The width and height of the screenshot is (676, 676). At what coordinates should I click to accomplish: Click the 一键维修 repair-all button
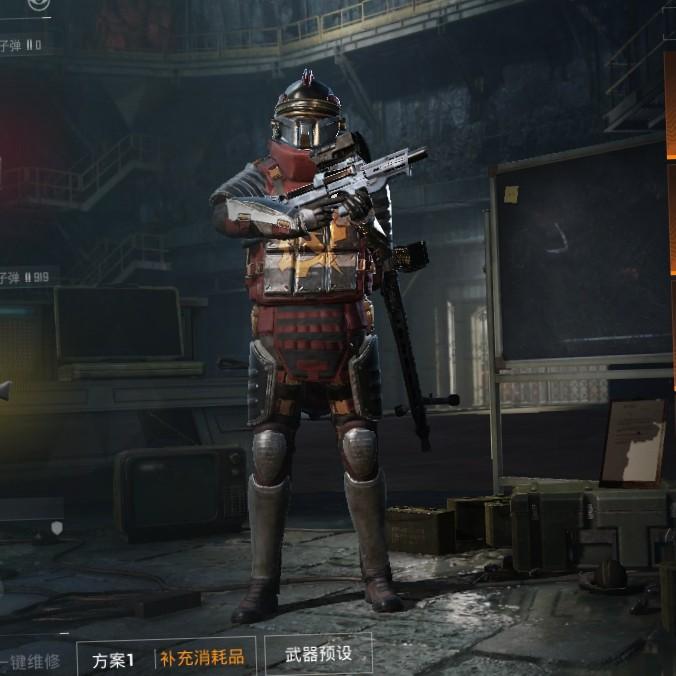click(x=32, y=661)
